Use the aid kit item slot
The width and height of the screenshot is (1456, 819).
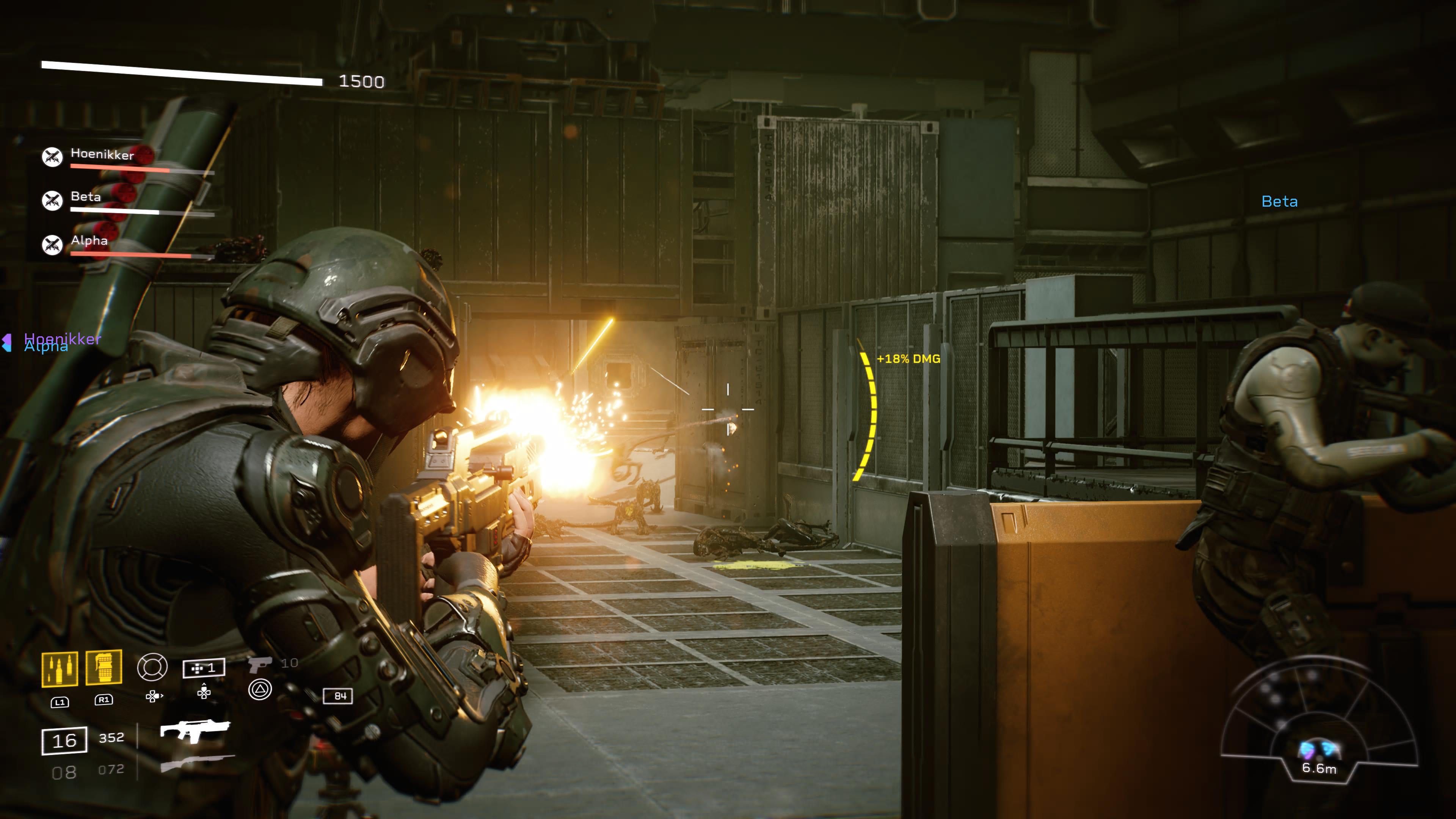[204, 668]
